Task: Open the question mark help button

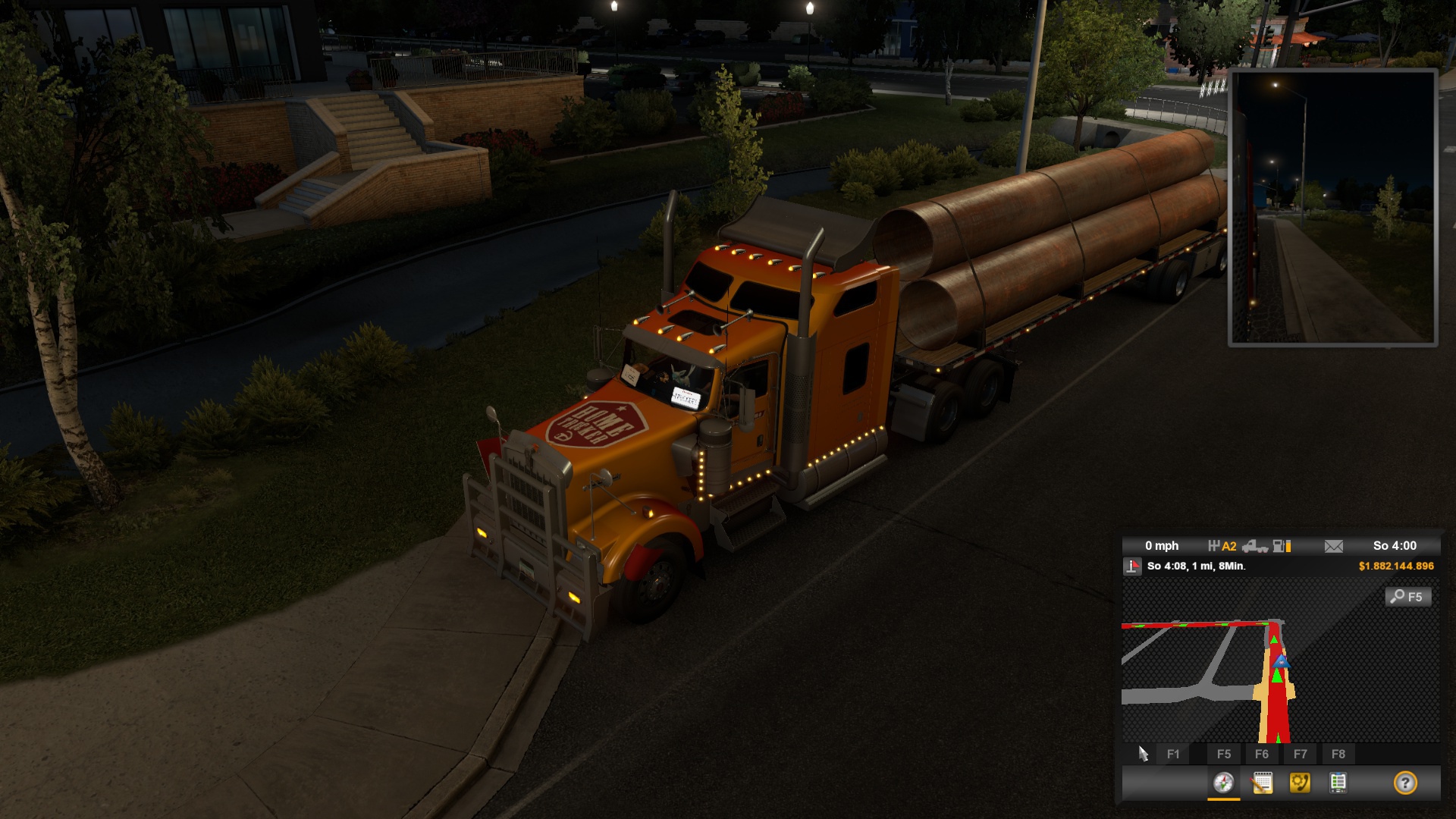Action: 1405,783
